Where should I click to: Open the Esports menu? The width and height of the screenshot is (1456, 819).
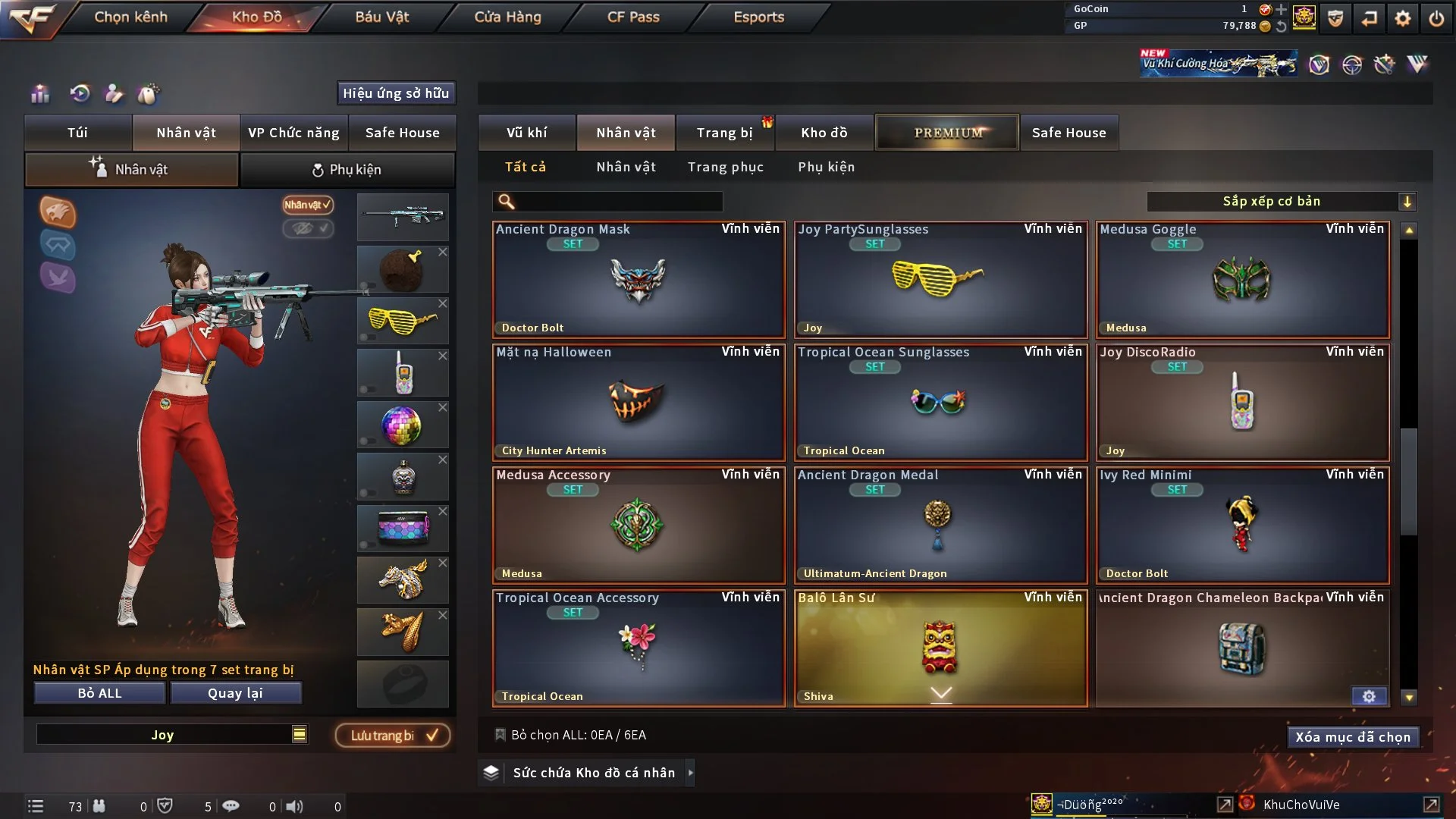(758, 17)
